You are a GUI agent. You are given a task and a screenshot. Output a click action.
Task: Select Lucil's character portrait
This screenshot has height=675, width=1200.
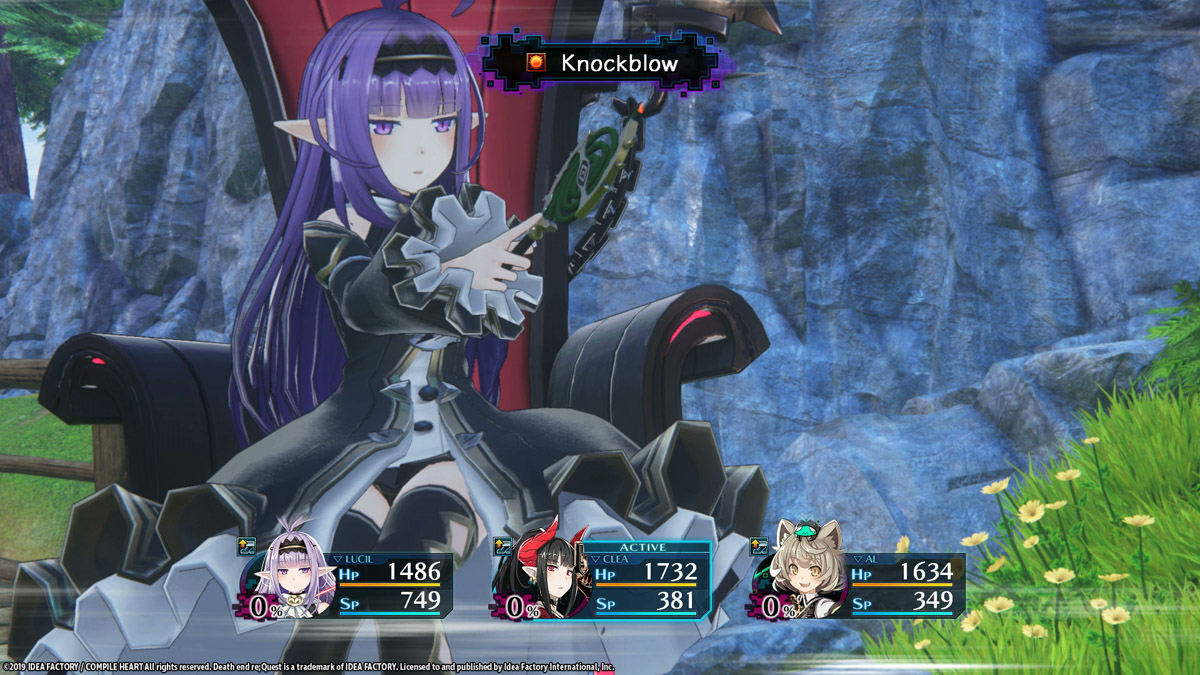pyautogui.click(x=295, y=574)
